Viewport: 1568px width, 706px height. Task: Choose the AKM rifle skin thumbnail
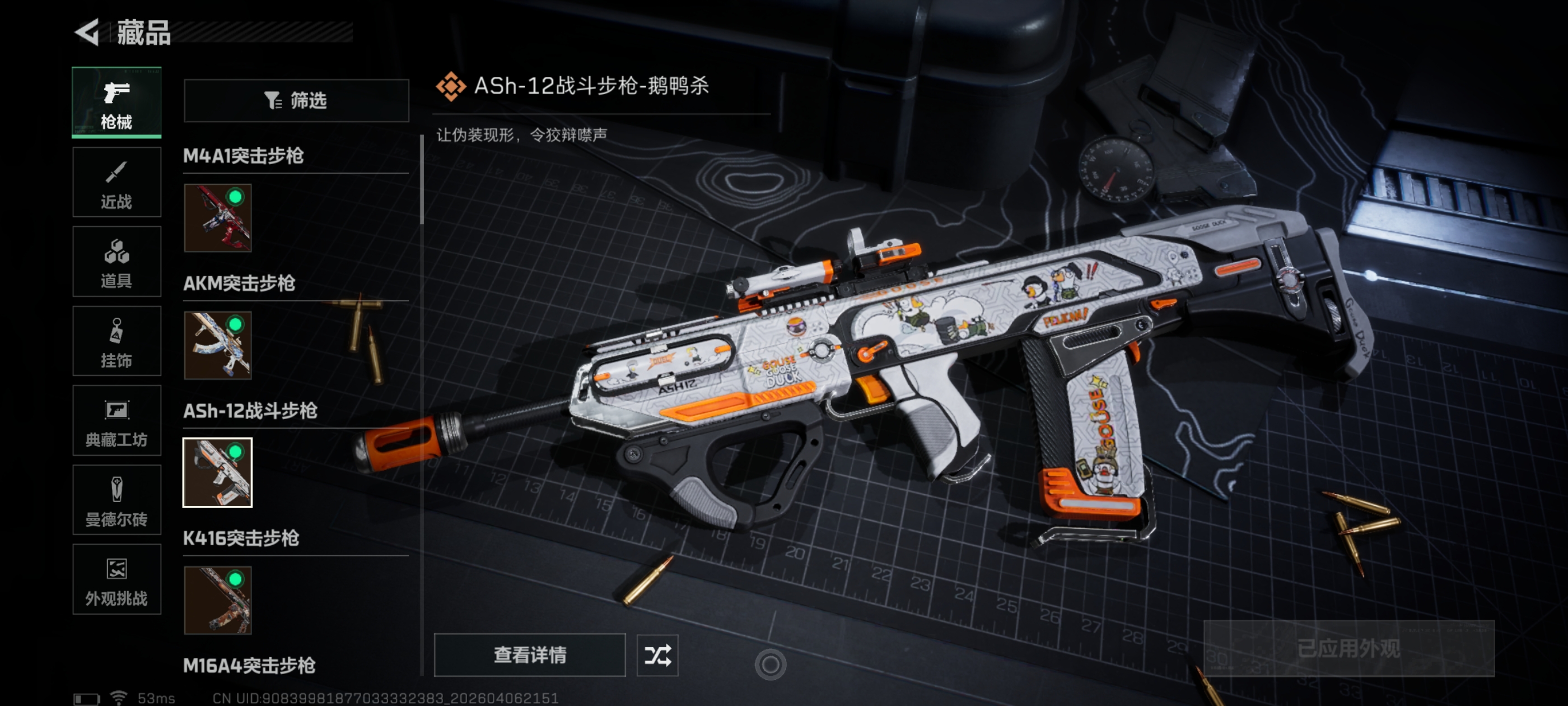218,345
